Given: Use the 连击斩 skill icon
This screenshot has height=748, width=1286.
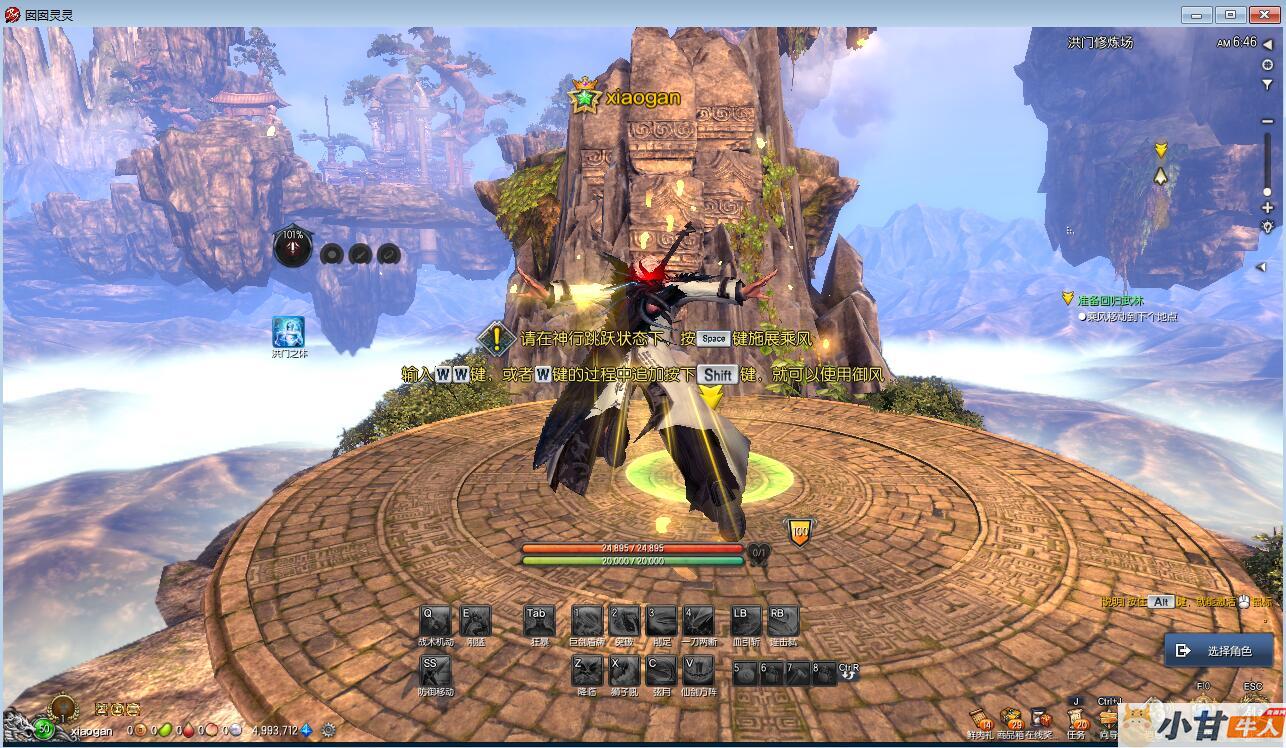Looking at the screenshot, I should click(x=783, y=620).
